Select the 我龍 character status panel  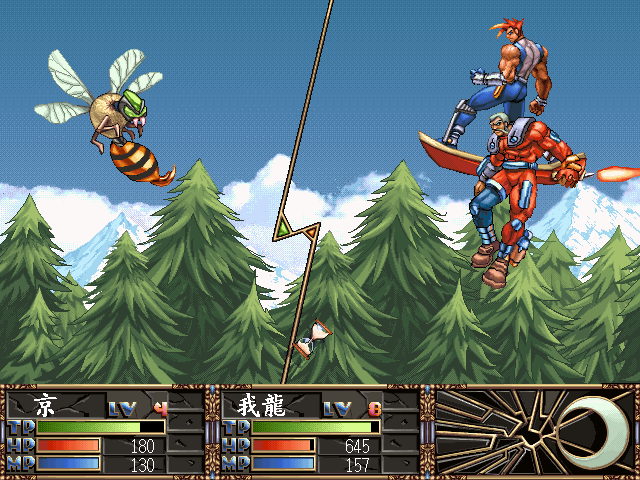coord(320,432)
